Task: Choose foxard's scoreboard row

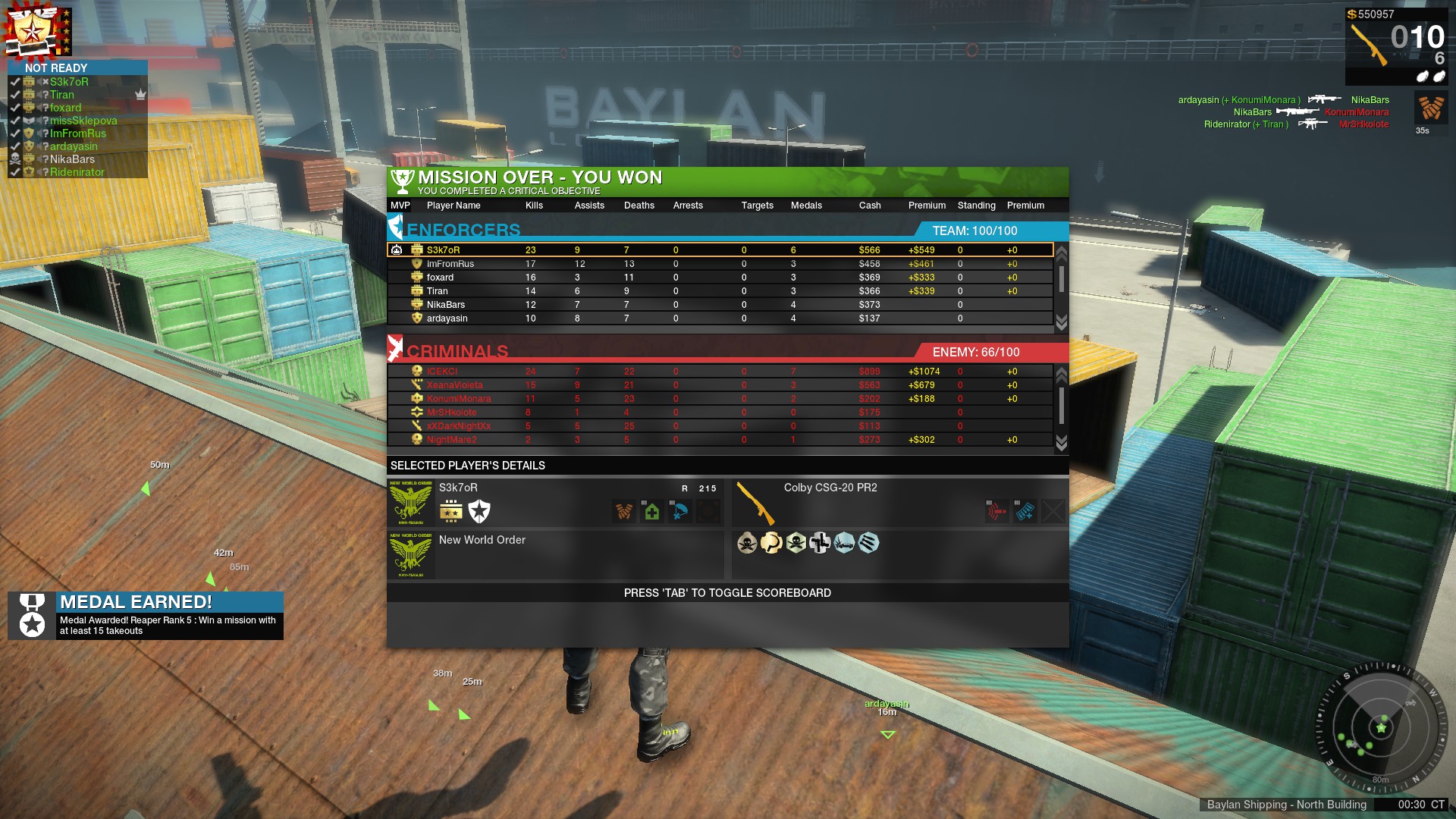Action: (x=440, y=278)
